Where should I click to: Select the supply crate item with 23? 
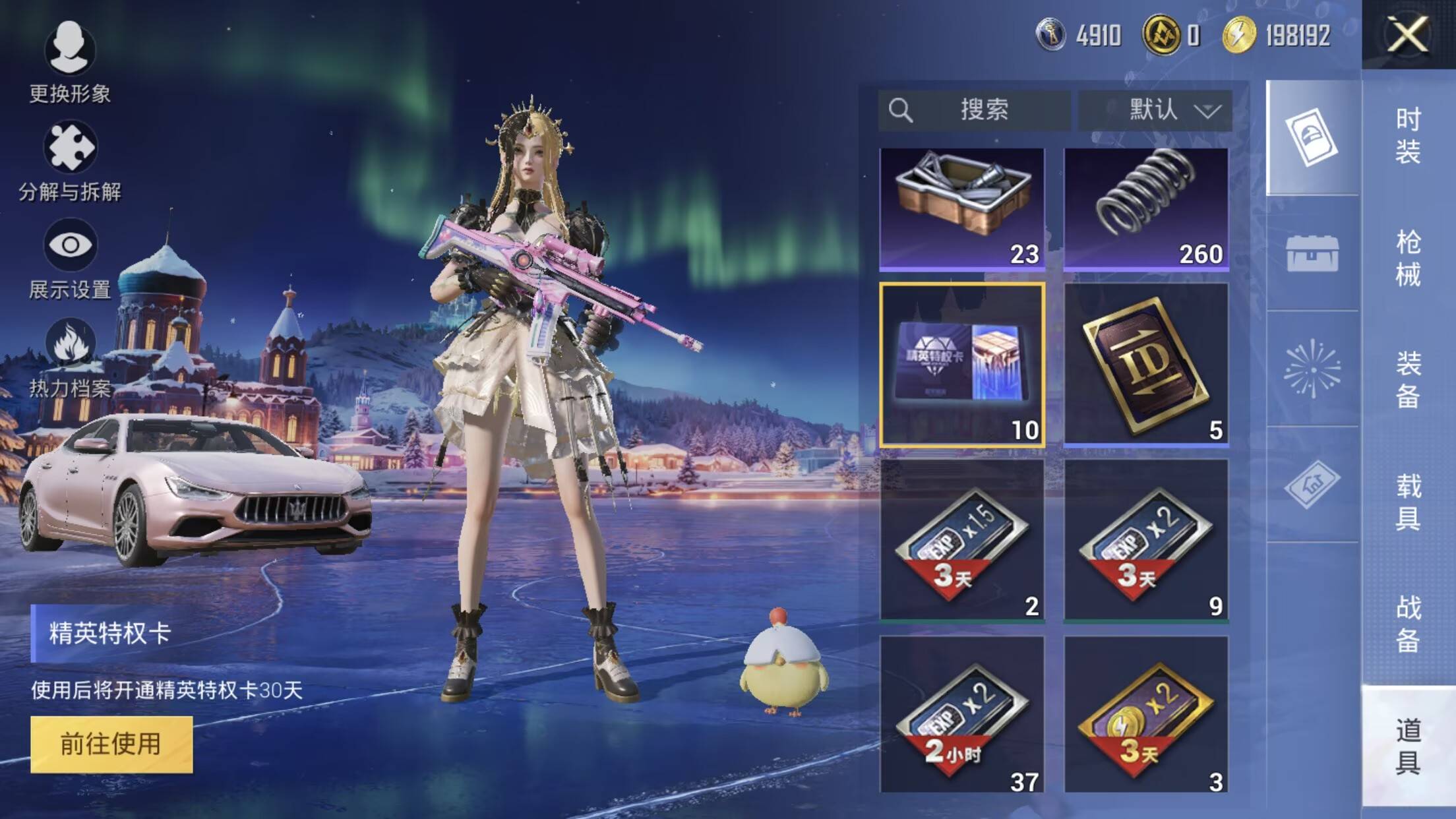click(x=962, y=208)
